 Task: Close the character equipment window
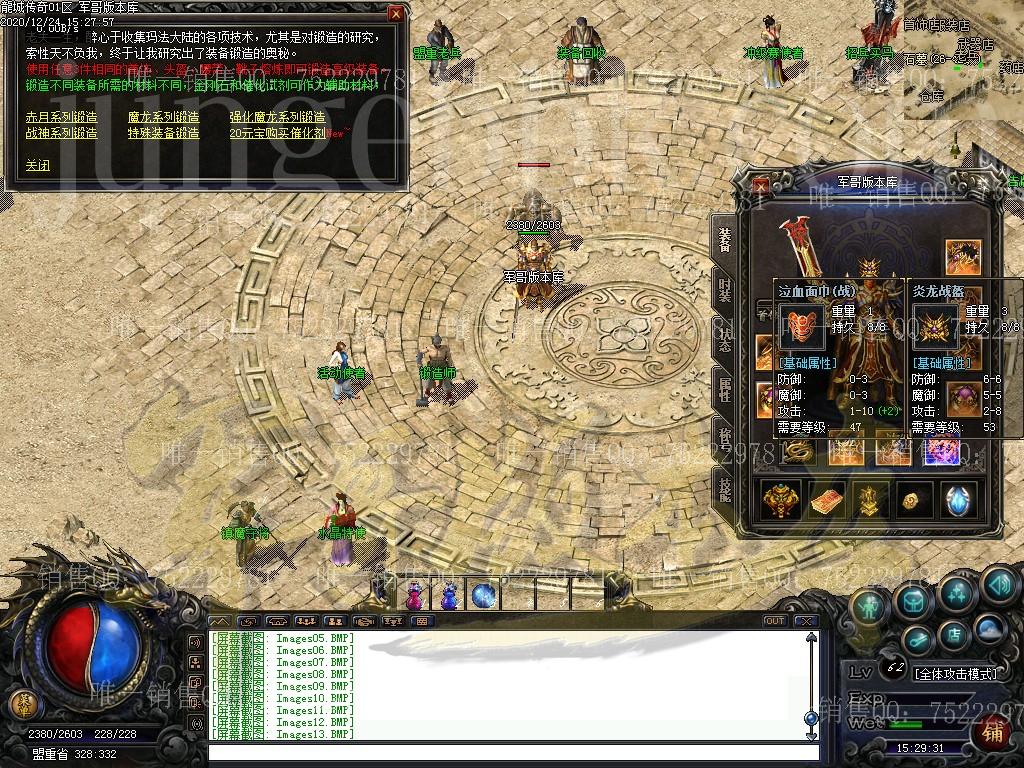tap(761, 185)
